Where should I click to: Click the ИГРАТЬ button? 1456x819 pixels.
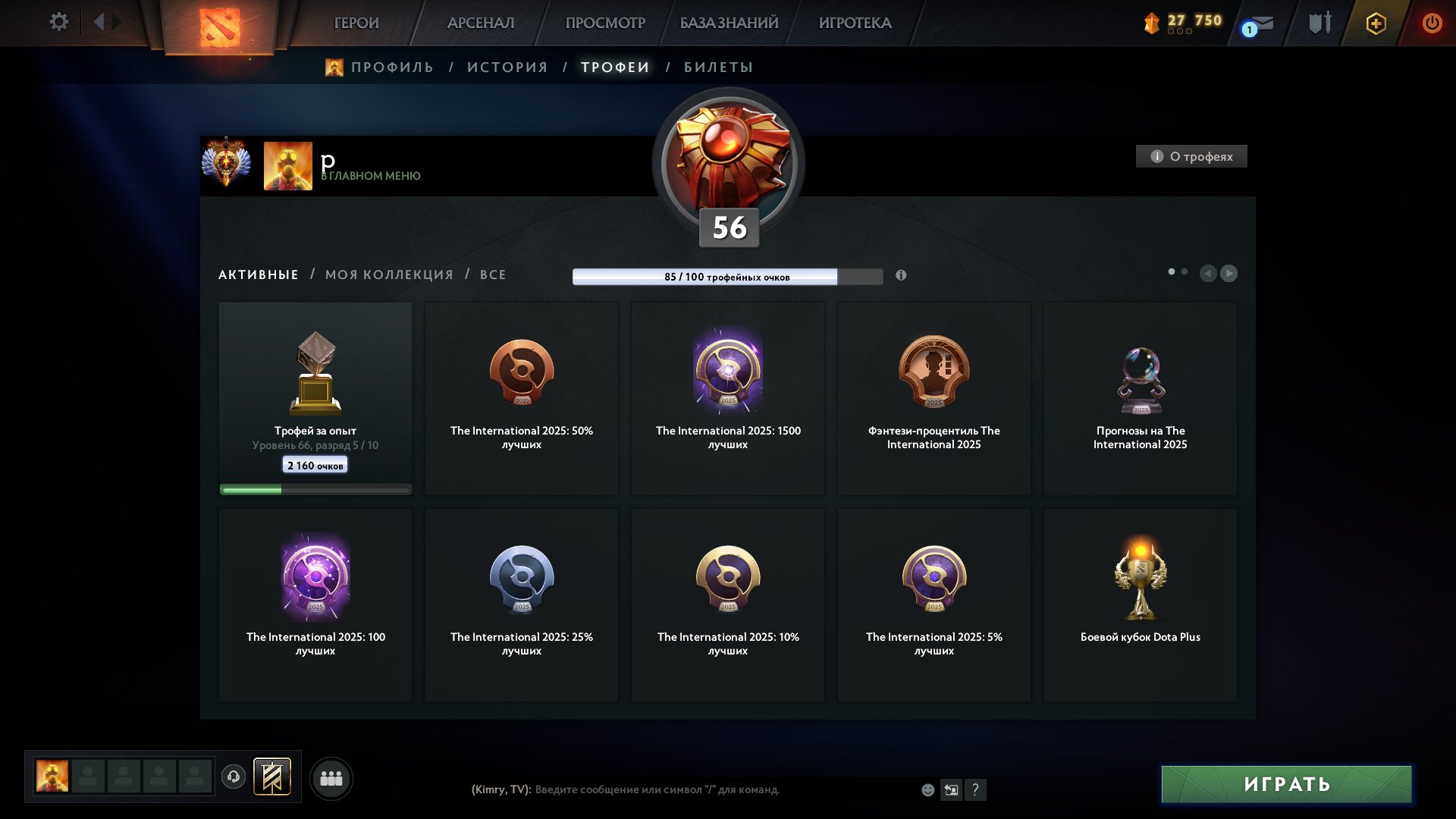(1286, 784)
